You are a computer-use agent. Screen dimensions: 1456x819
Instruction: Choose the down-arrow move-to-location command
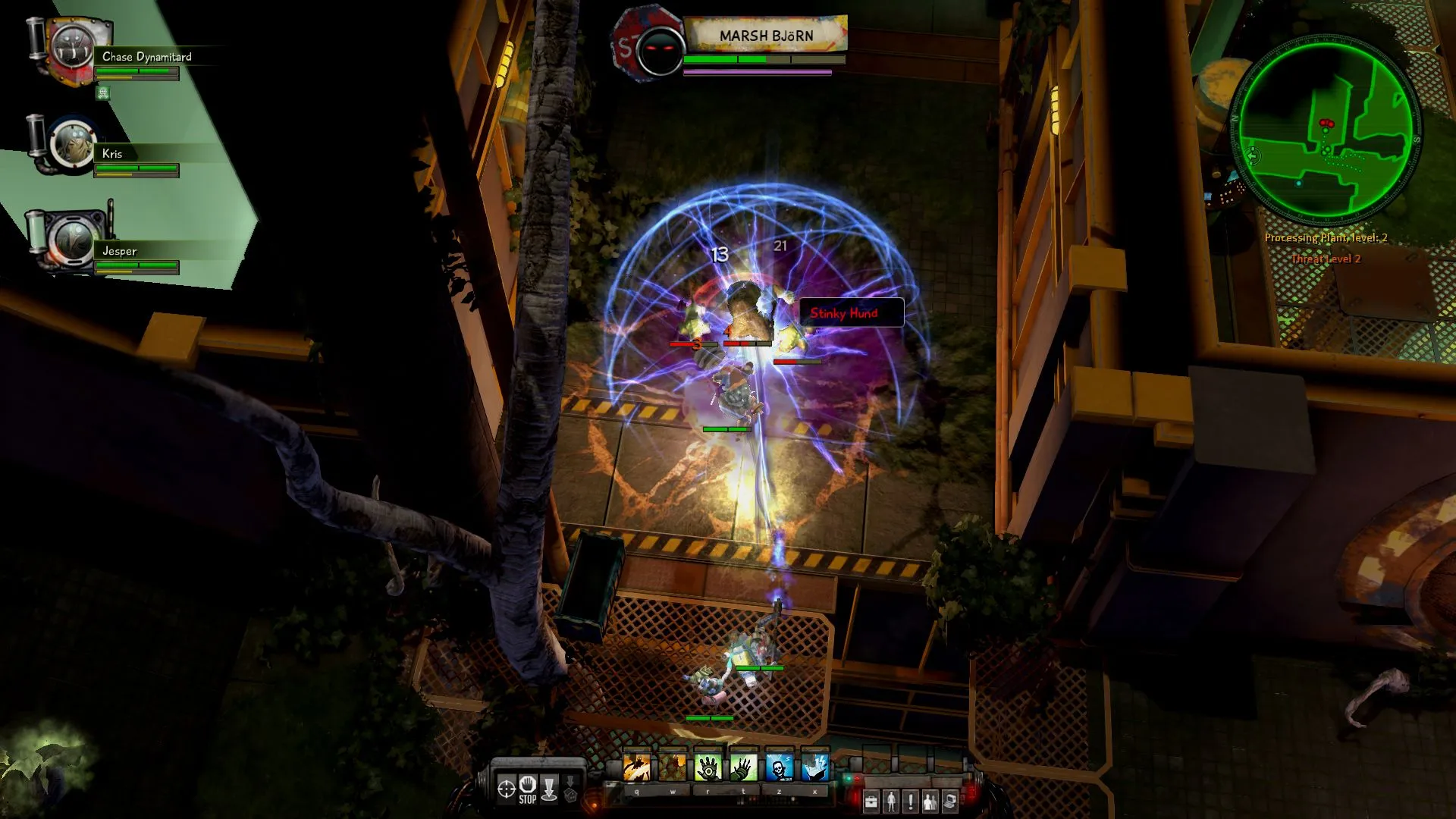(x=550, y=789)
